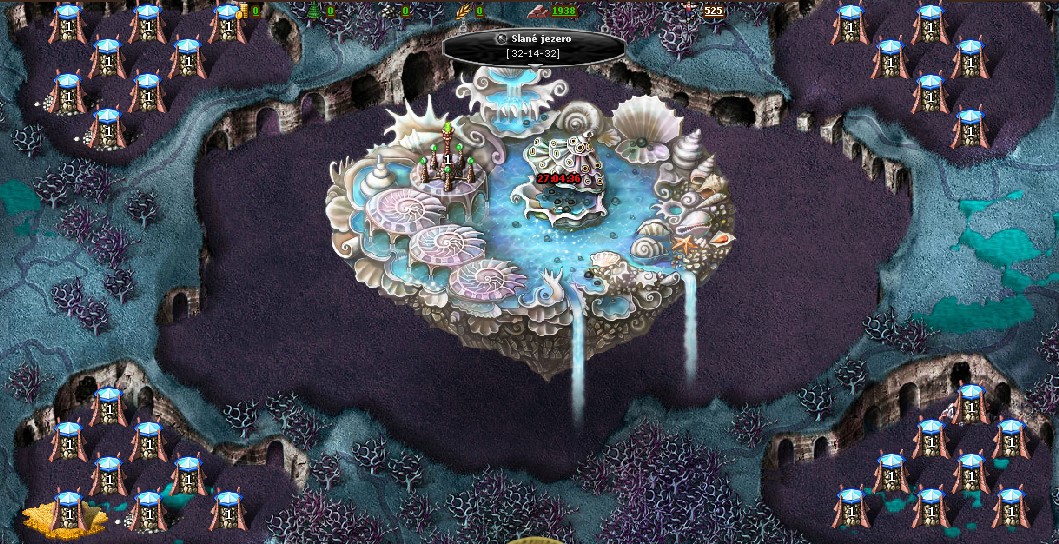Click the grain wheat resource icon
The width and height of the screenshot is (1059, 544).
click(x=463, y=11)
